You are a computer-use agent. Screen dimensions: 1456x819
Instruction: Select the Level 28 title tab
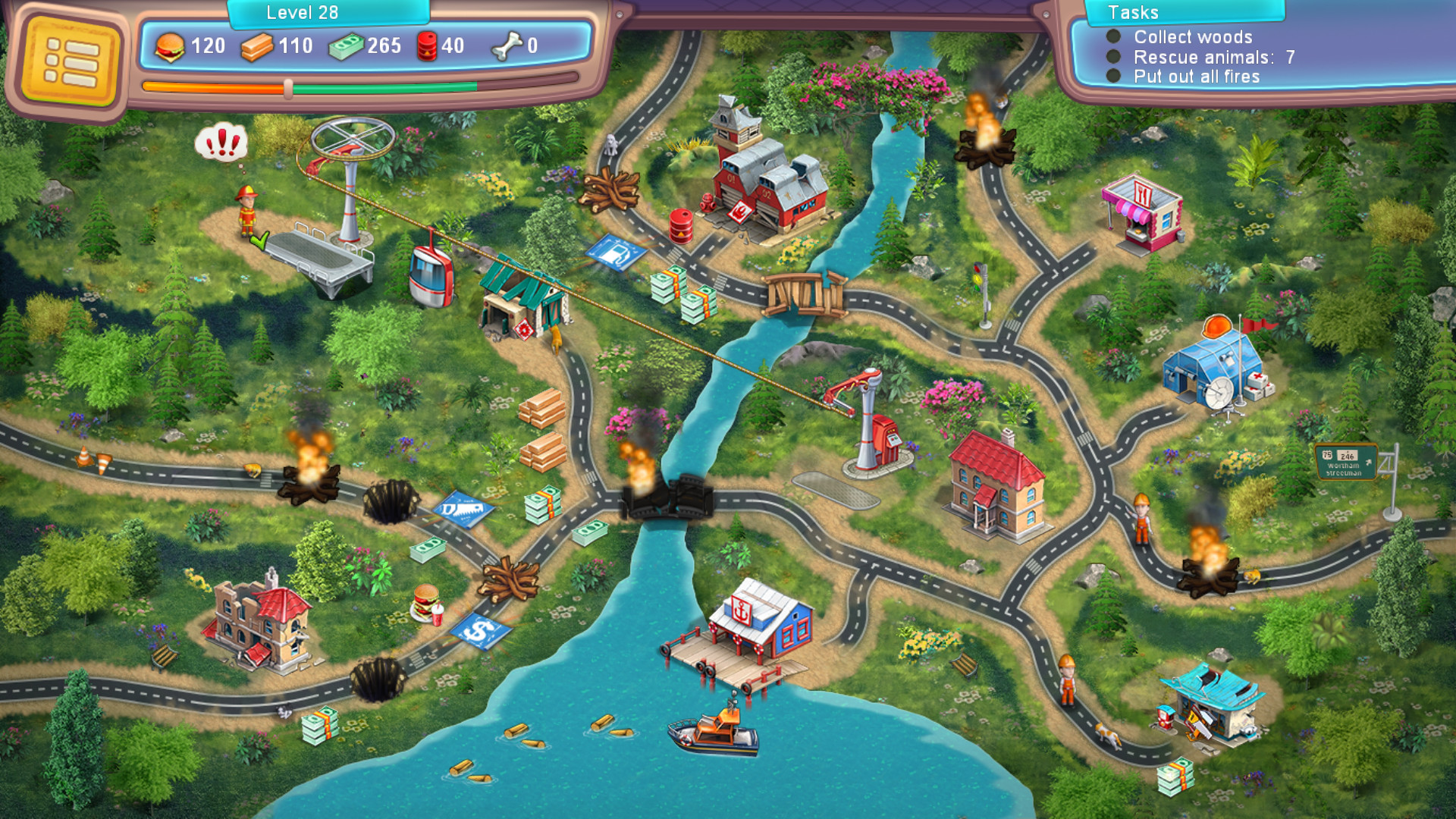tap(301, 11)
